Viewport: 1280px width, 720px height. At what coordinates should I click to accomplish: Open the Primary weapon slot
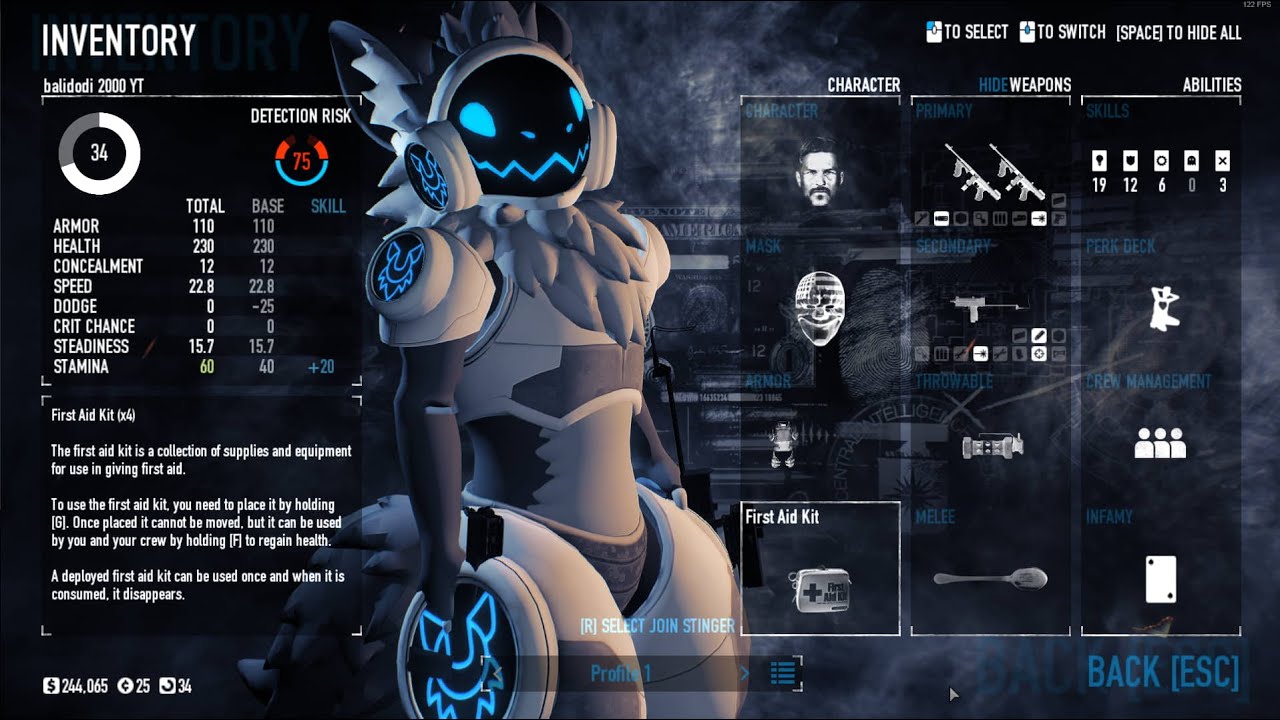click(x=991, y=172)
